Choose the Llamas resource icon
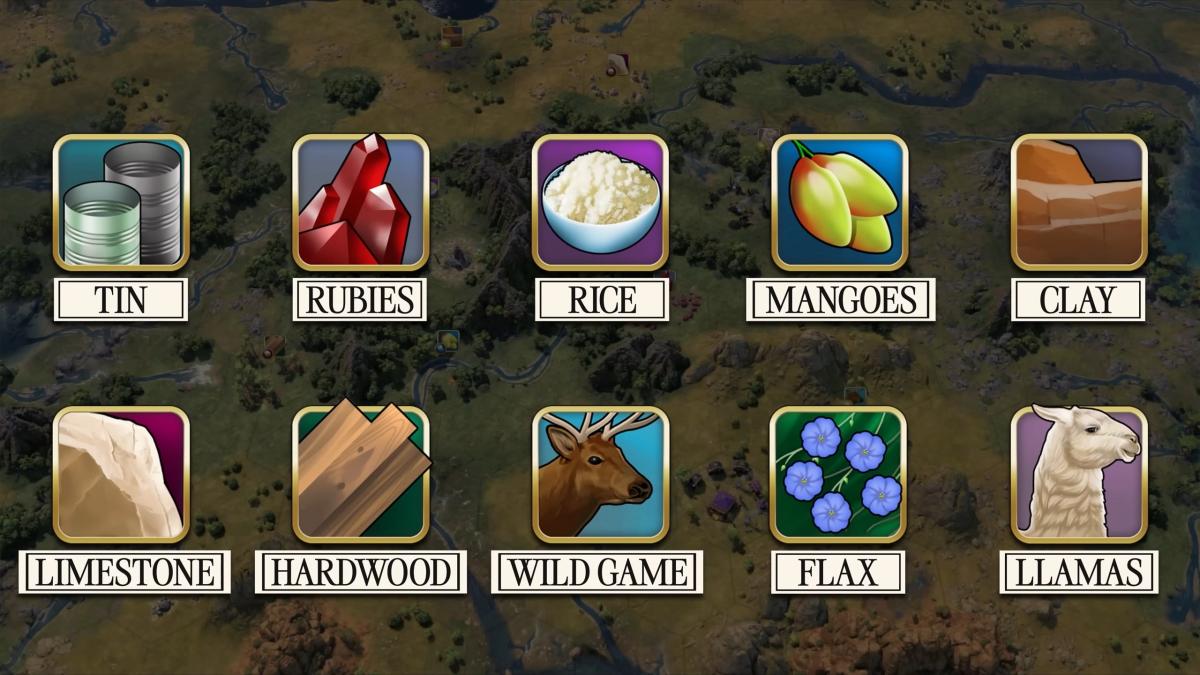This screenshot has height=675, width=1200. tap(1079, 474)
